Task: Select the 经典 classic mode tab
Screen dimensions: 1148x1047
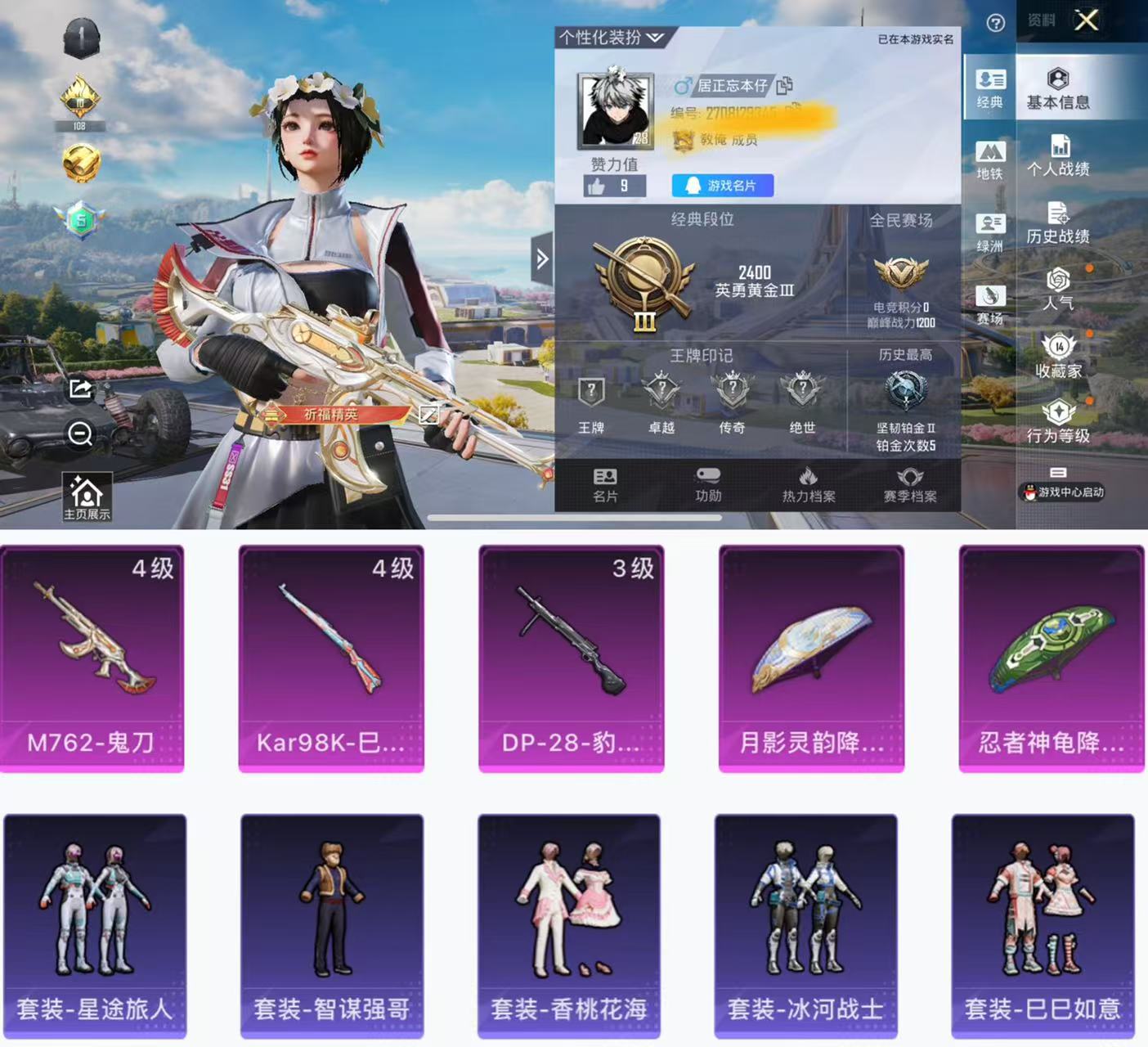Action: (989, 89)
